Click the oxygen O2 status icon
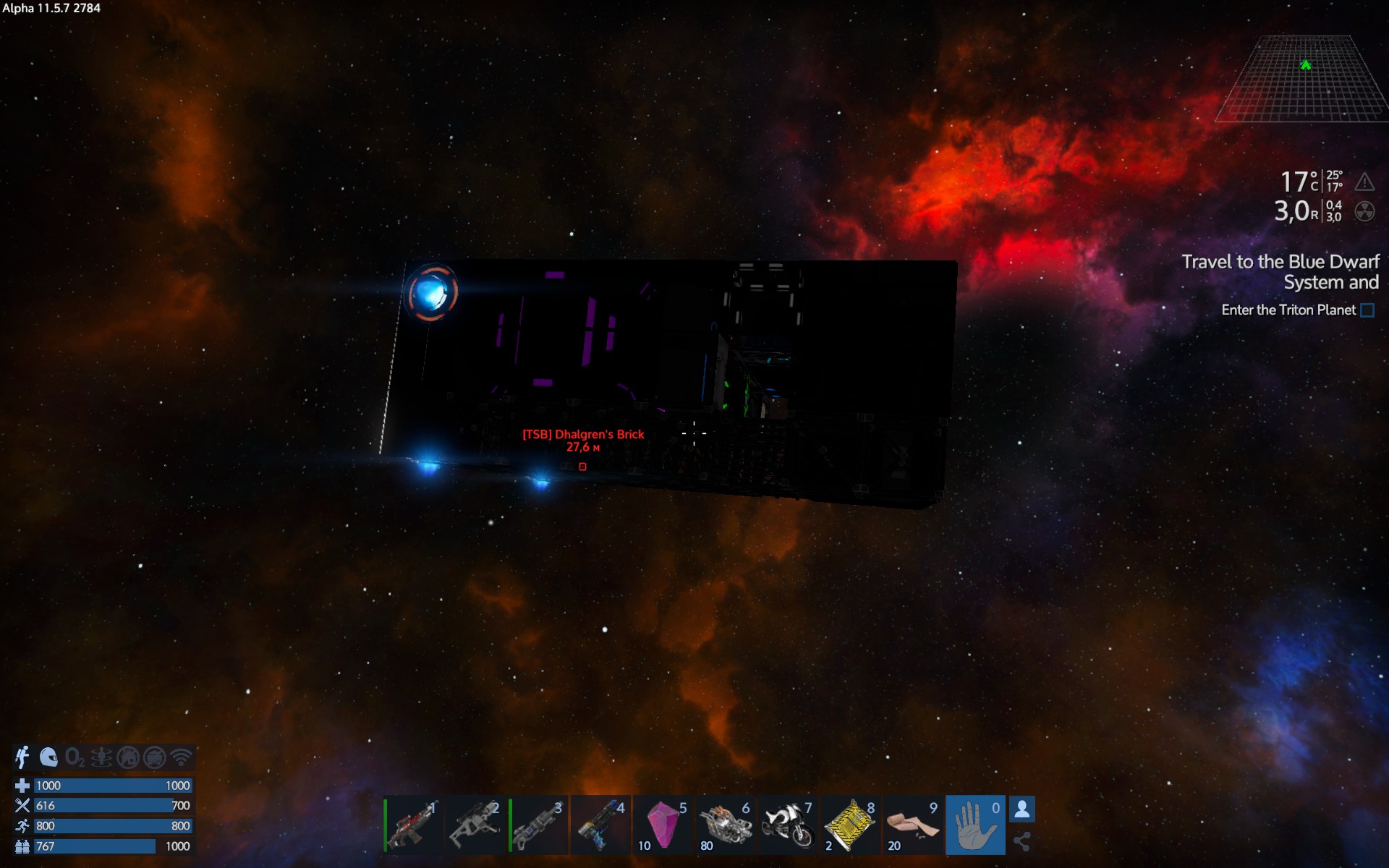This screenshot has width=1389, height=868. coord(74,757)
